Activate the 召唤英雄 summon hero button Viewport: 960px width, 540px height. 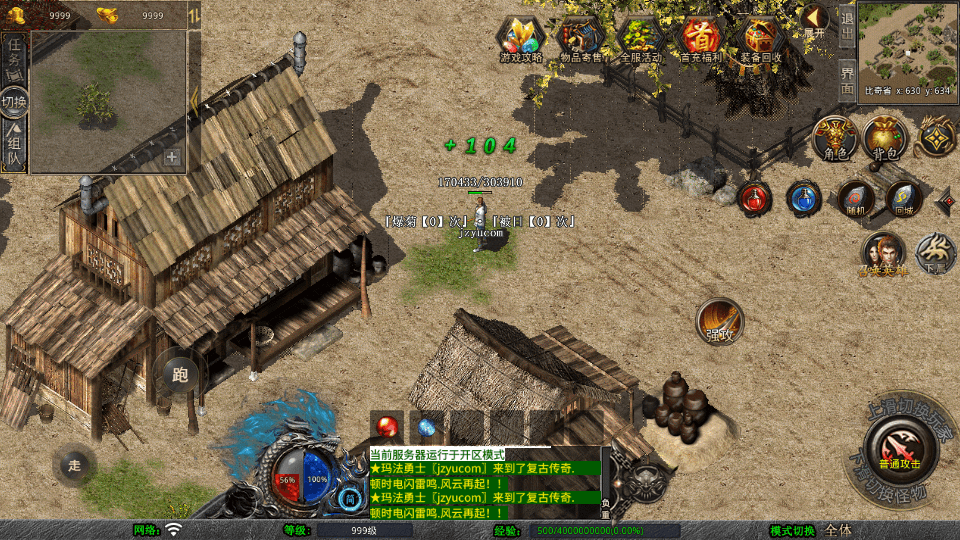coord(884,254)
